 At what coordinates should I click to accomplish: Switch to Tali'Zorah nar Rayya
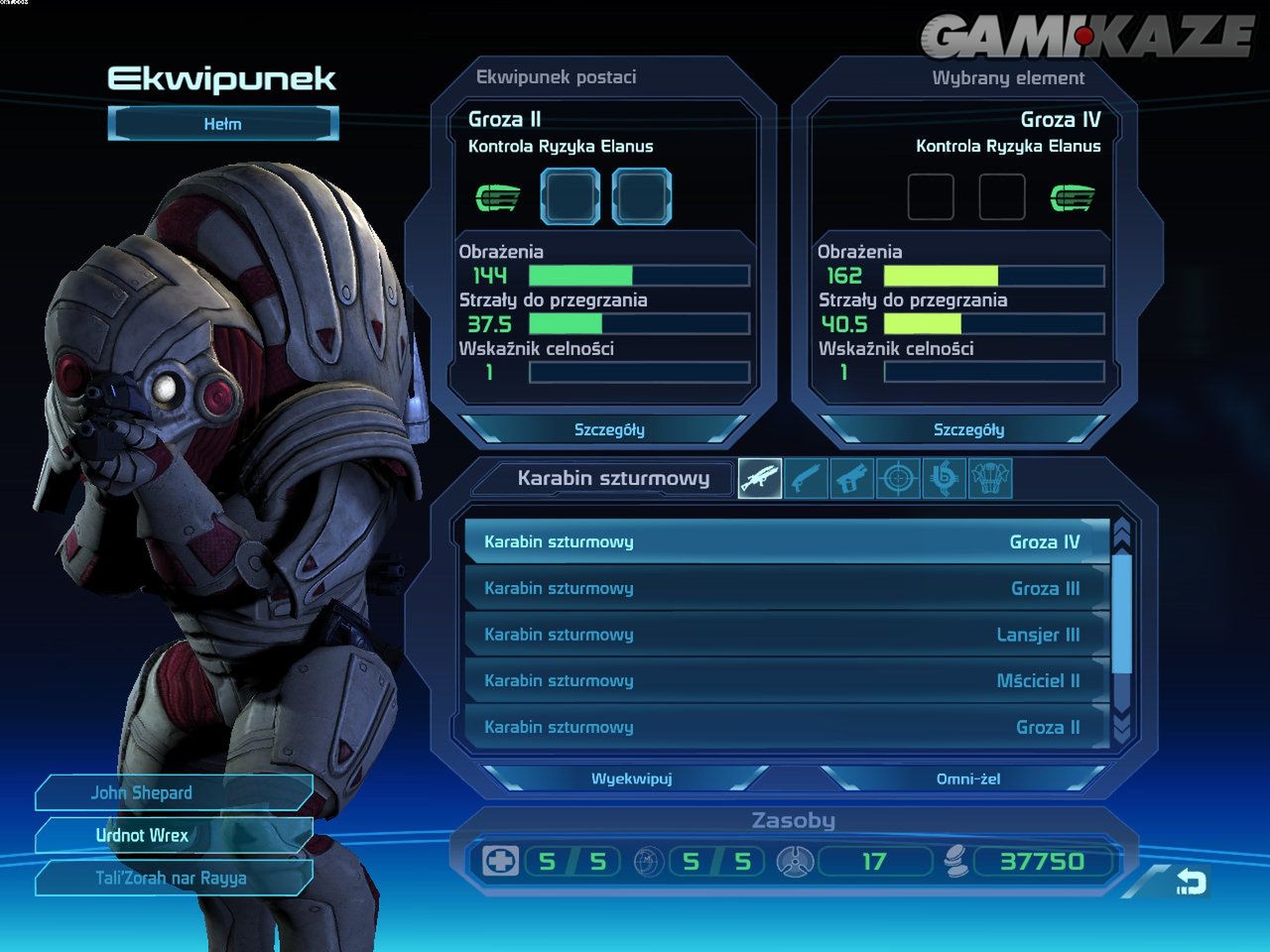coord(174,878)
